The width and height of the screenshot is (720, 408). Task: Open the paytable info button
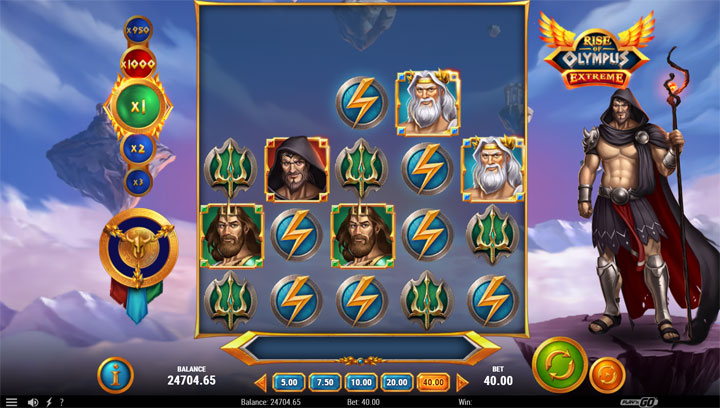coord(115,375)
